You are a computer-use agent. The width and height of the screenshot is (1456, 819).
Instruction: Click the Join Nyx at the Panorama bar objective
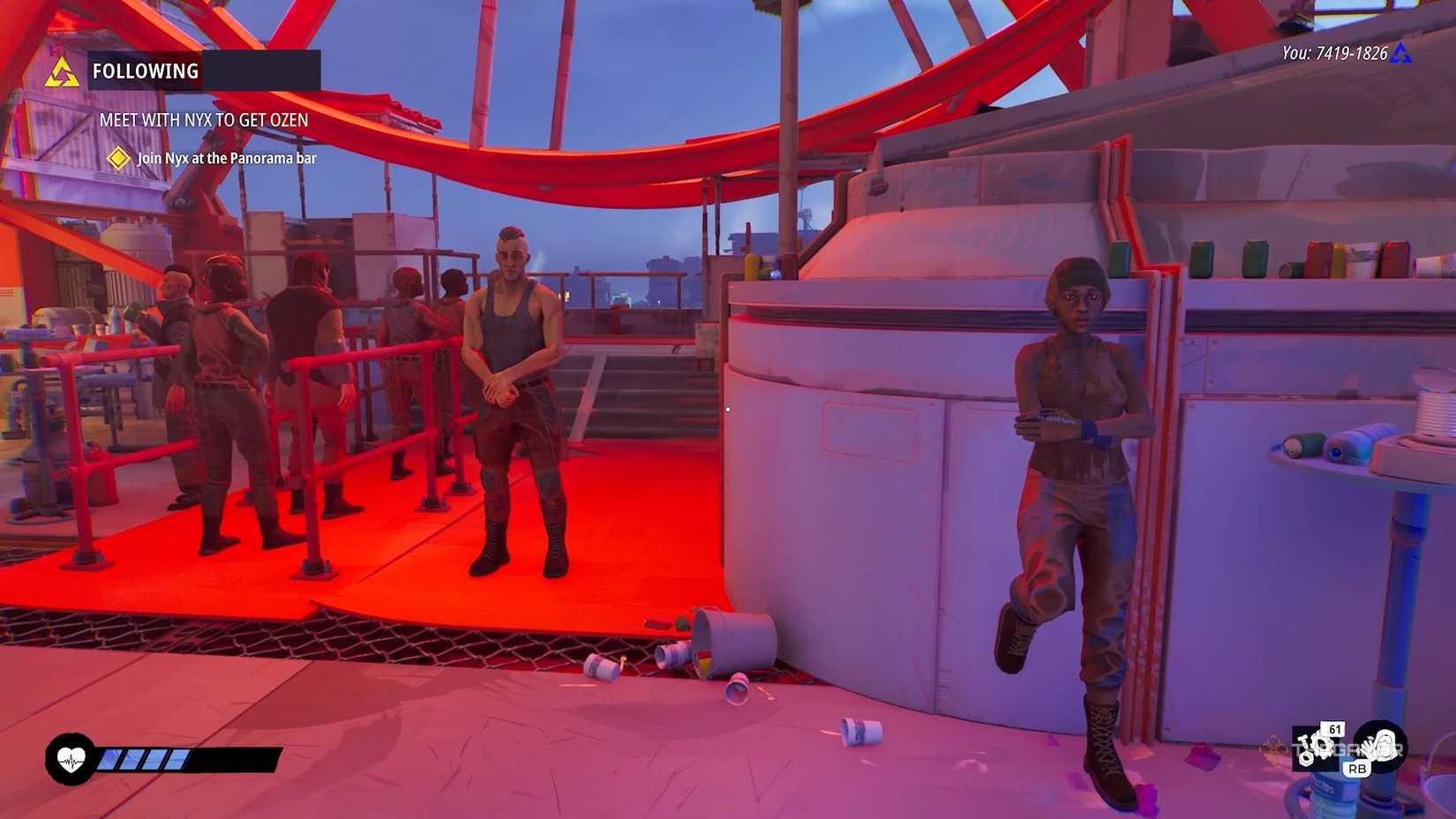(x=225, y=159)
